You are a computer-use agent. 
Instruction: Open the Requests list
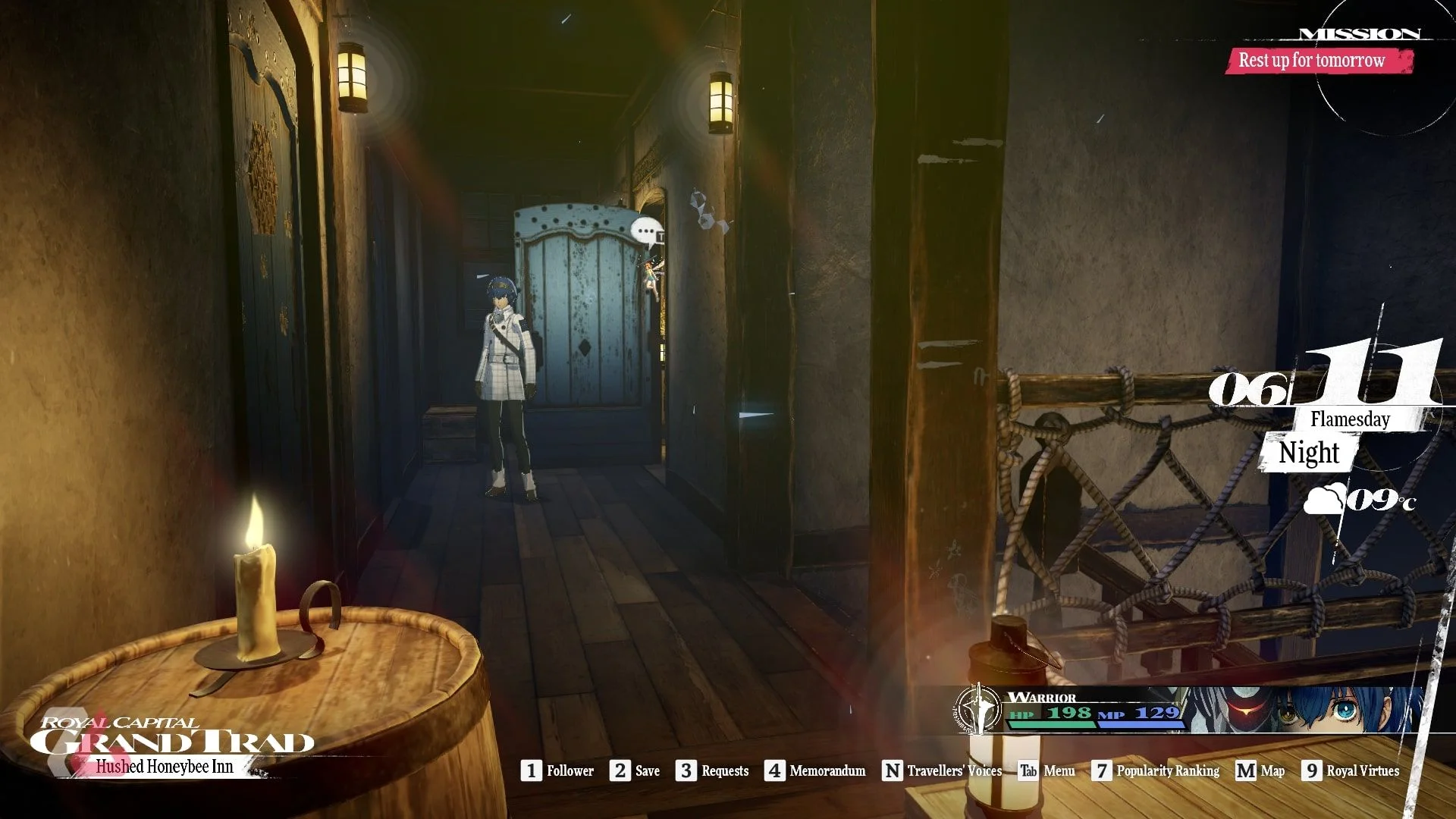pos(713,770)
